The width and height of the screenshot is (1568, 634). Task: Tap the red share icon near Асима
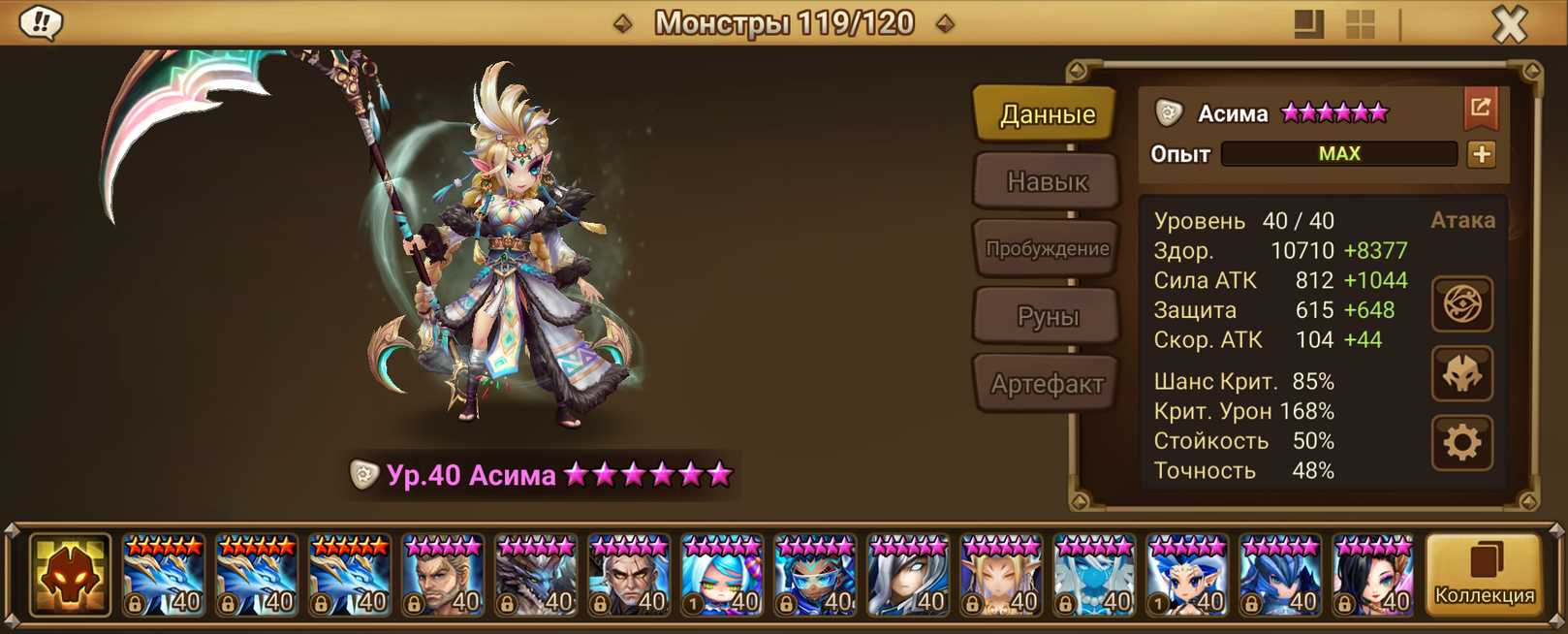click(1480, 109)
